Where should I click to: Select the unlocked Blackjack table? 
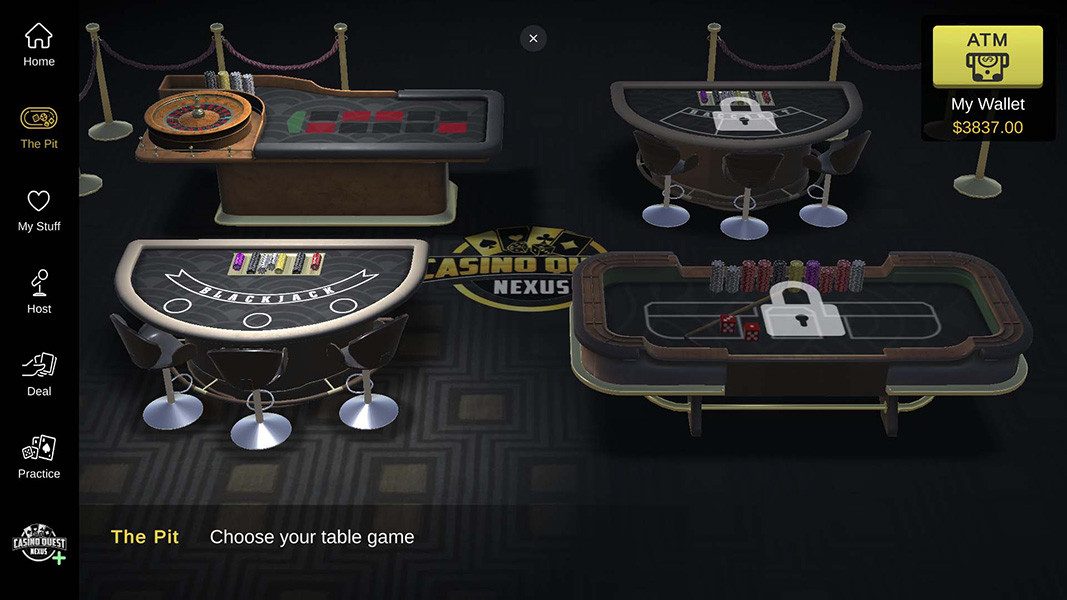point(265,300)
